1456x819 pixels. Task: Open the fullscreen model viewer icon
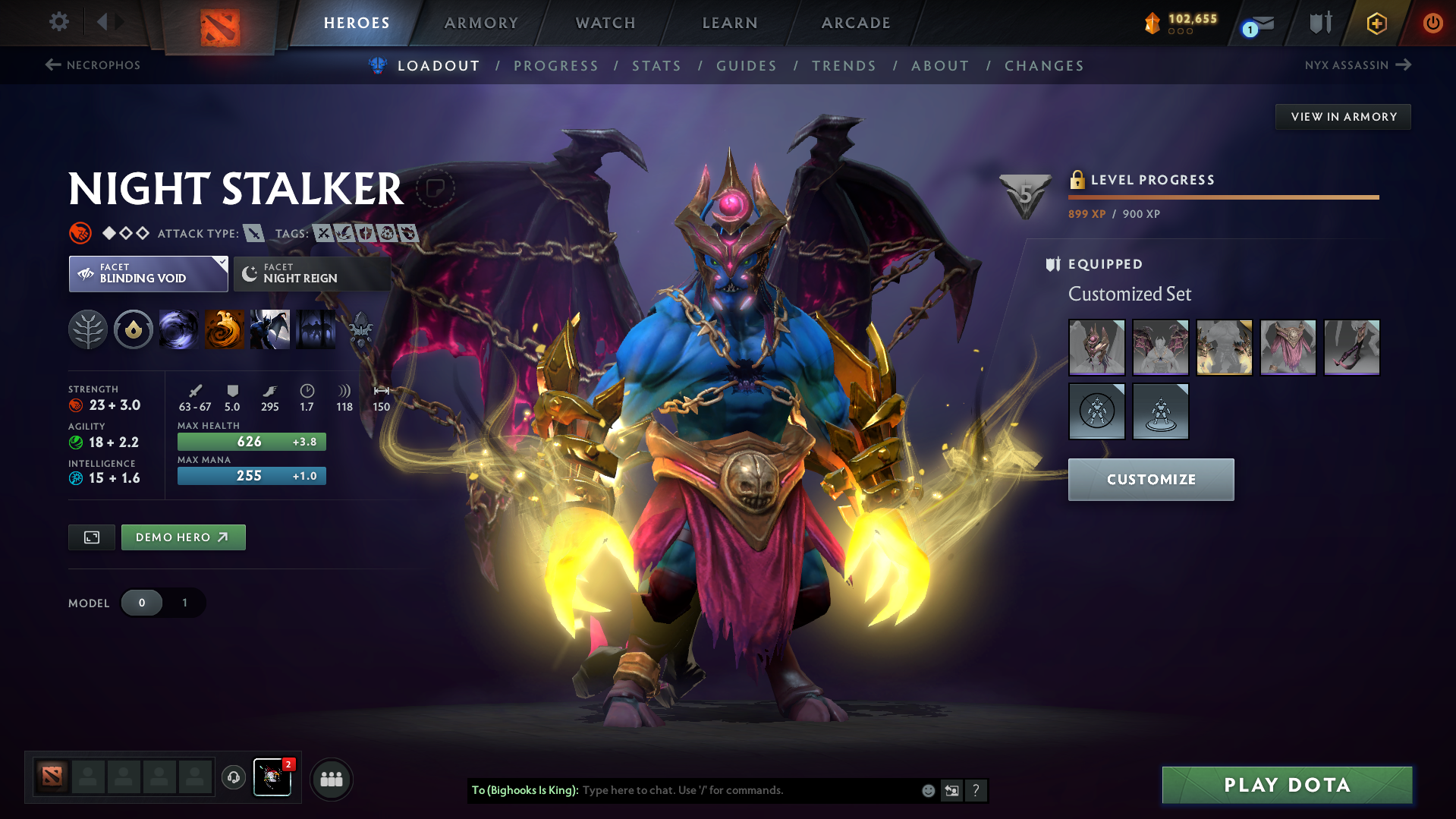(x=91, y=537)
